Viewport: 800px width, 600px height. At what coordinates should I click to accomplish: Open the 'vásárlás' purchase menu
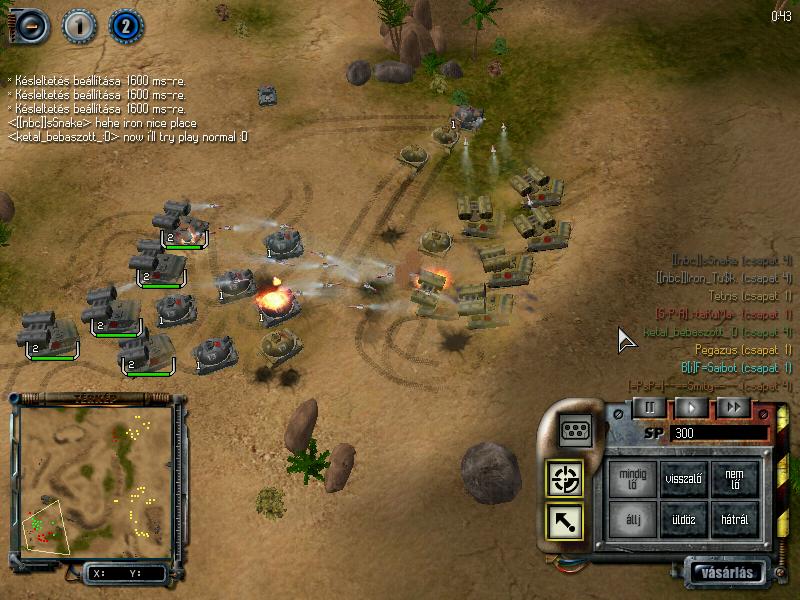(x=729, y=573)
